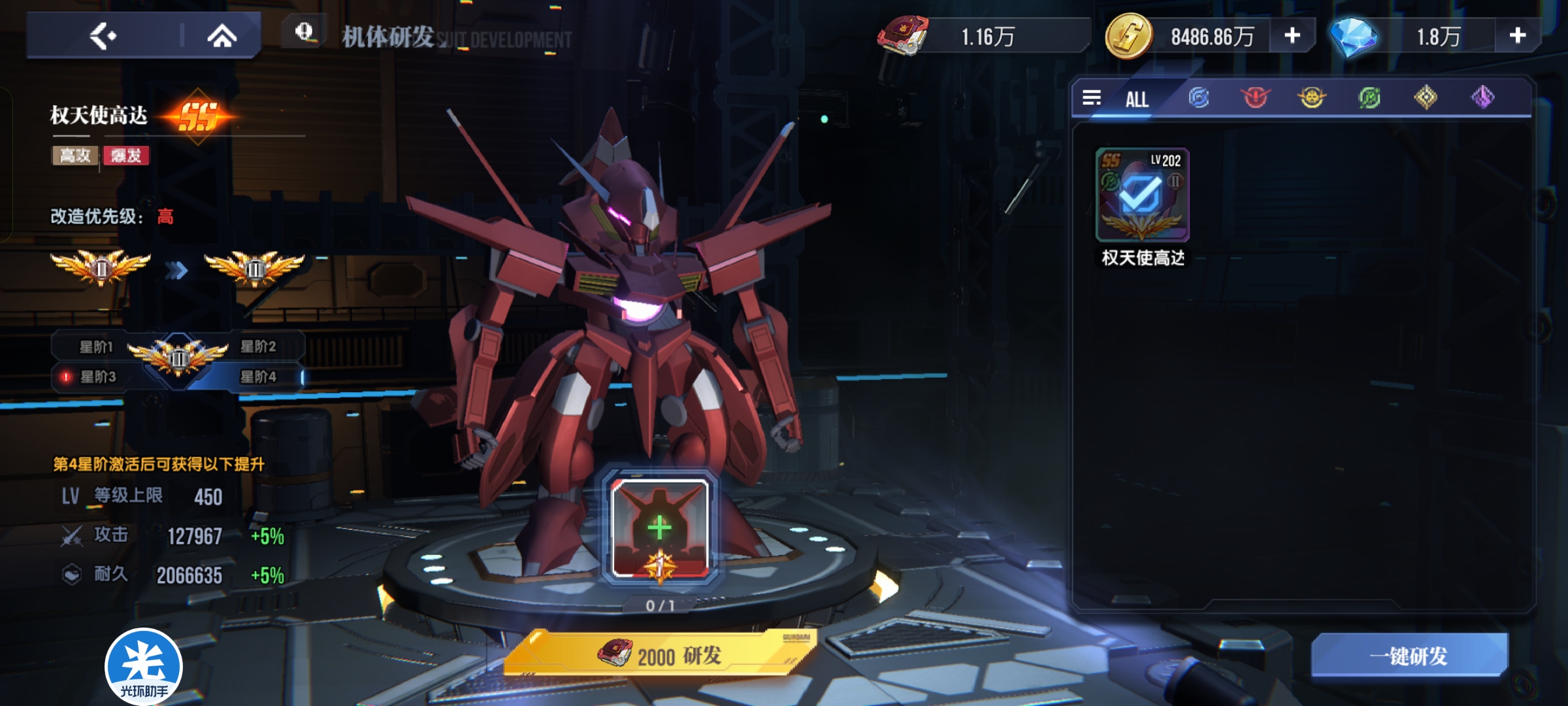
Task: Select the 星阶3 star tier
Action: (x=97, y=377)
